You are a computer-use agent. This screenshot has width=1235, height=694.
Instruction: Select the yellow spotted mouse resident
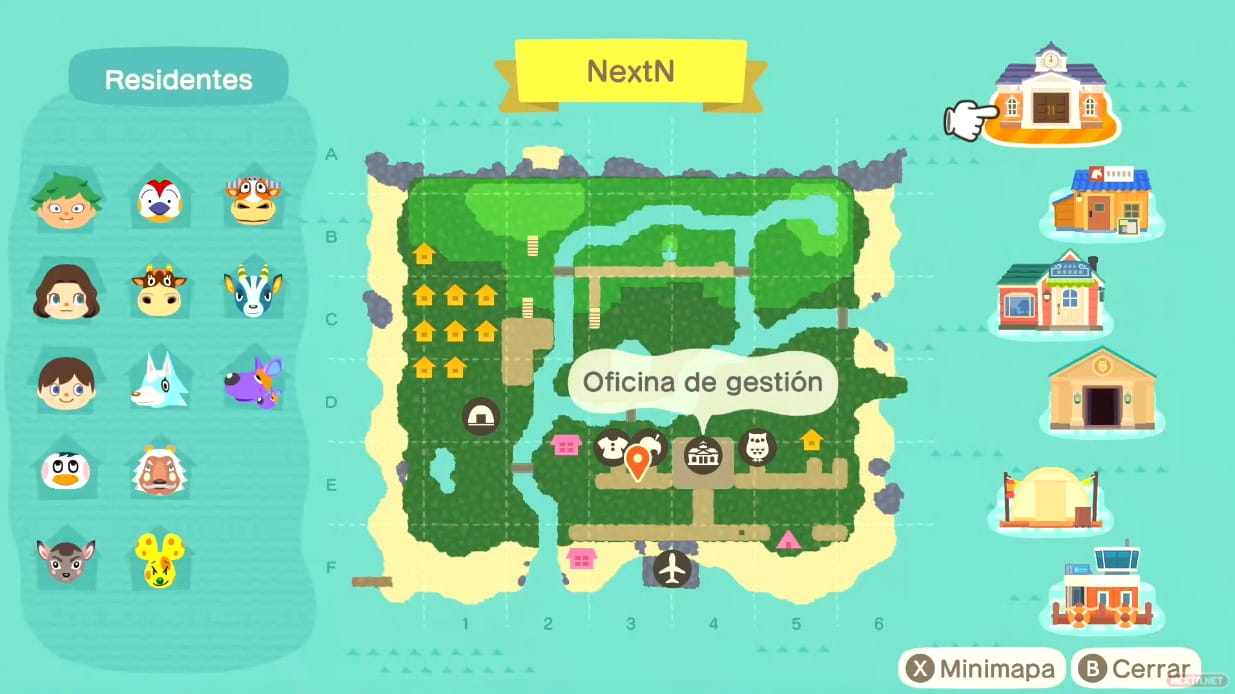159,560
